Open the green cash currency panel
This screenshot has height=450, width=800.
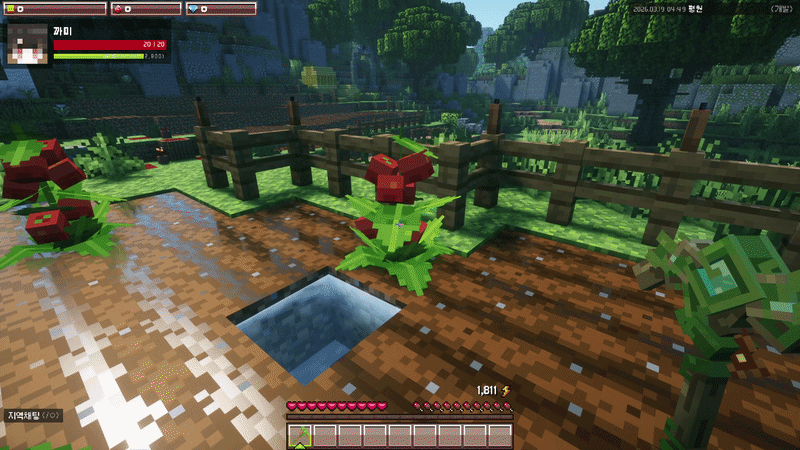[x=52, y=9]
